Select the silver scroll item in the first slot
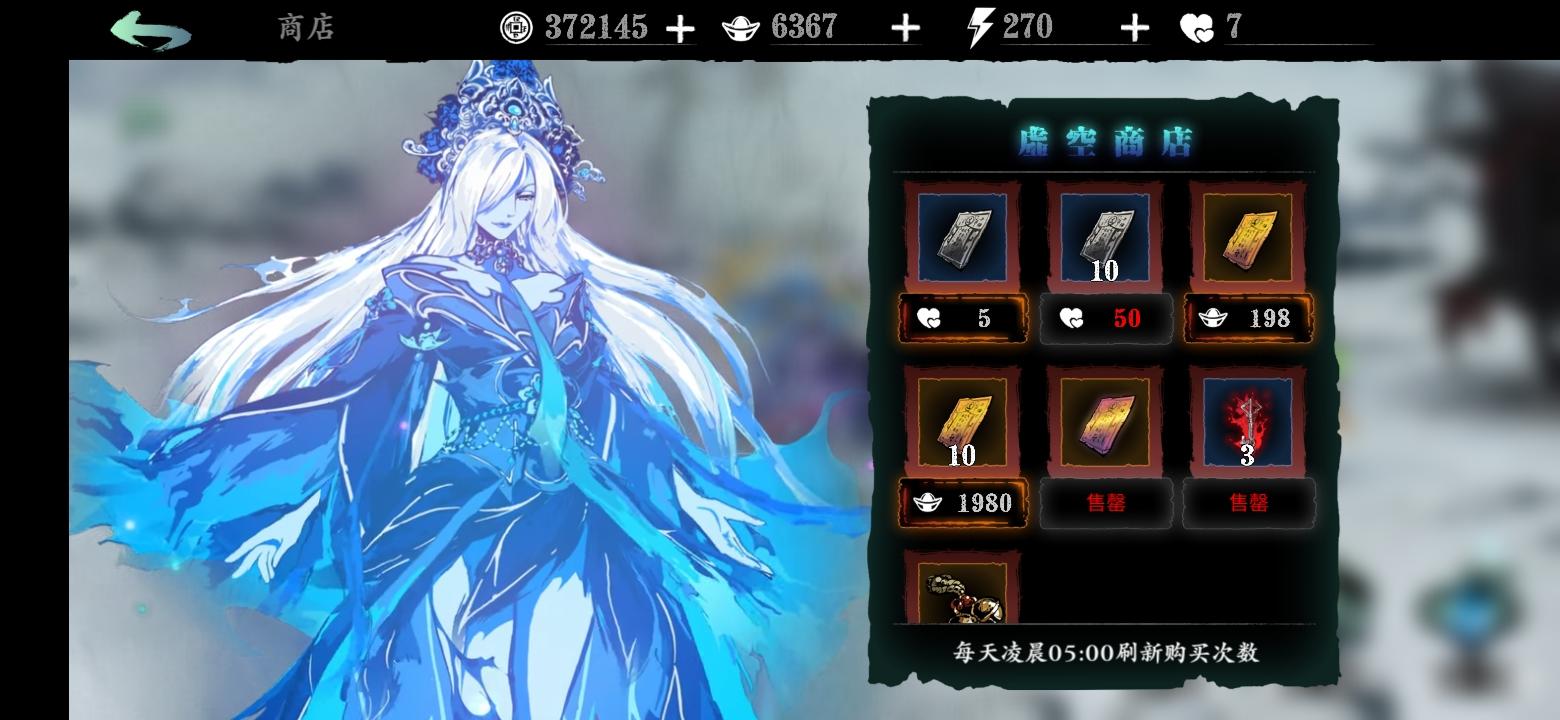The width and height of the screenshot is (1560, 720). (x=961, y=237)
